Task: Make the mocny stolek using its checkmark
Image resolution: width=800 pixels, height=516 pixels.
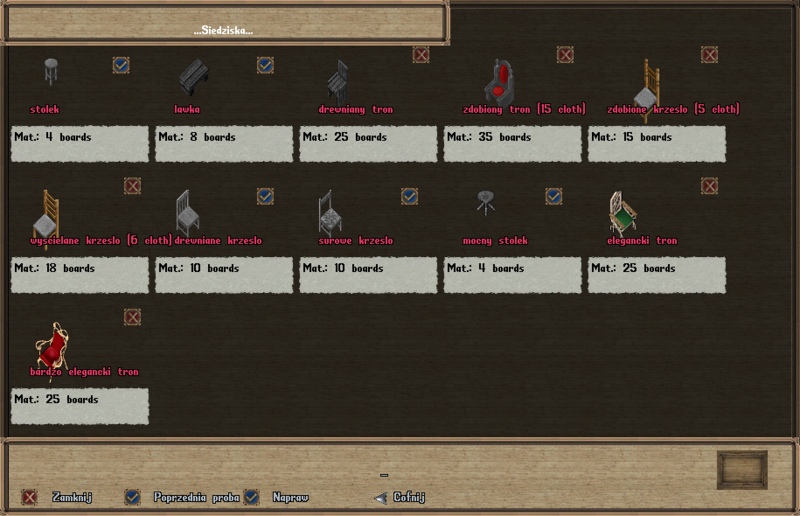Action: [553, 196]
